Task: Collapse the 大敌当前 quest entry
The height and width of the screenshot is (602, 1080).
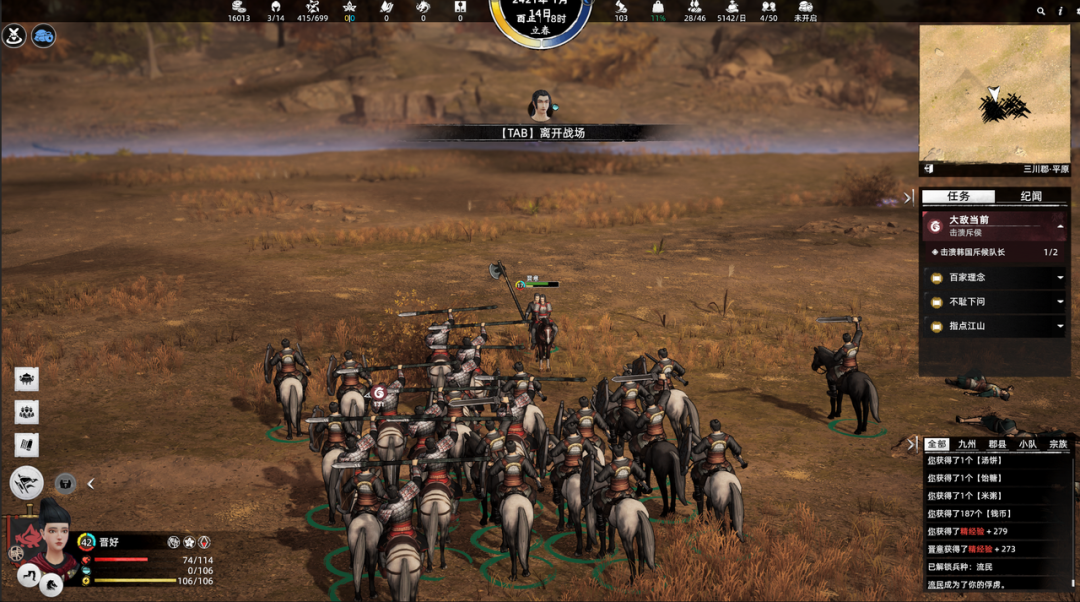Action: 1060,226
